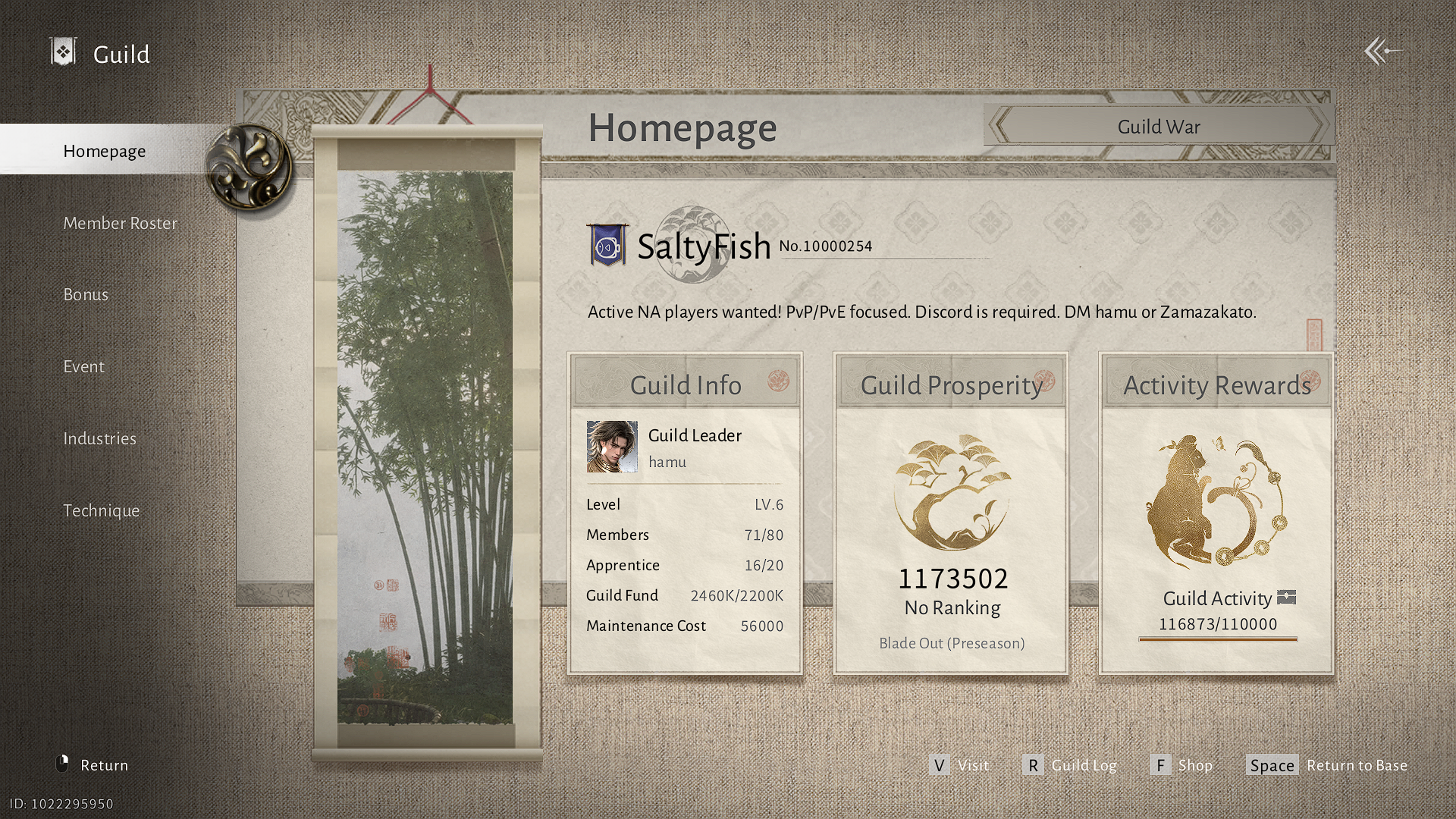1456x819 pixels.
Task: Open the Industries section
Action: coord(99,438)
